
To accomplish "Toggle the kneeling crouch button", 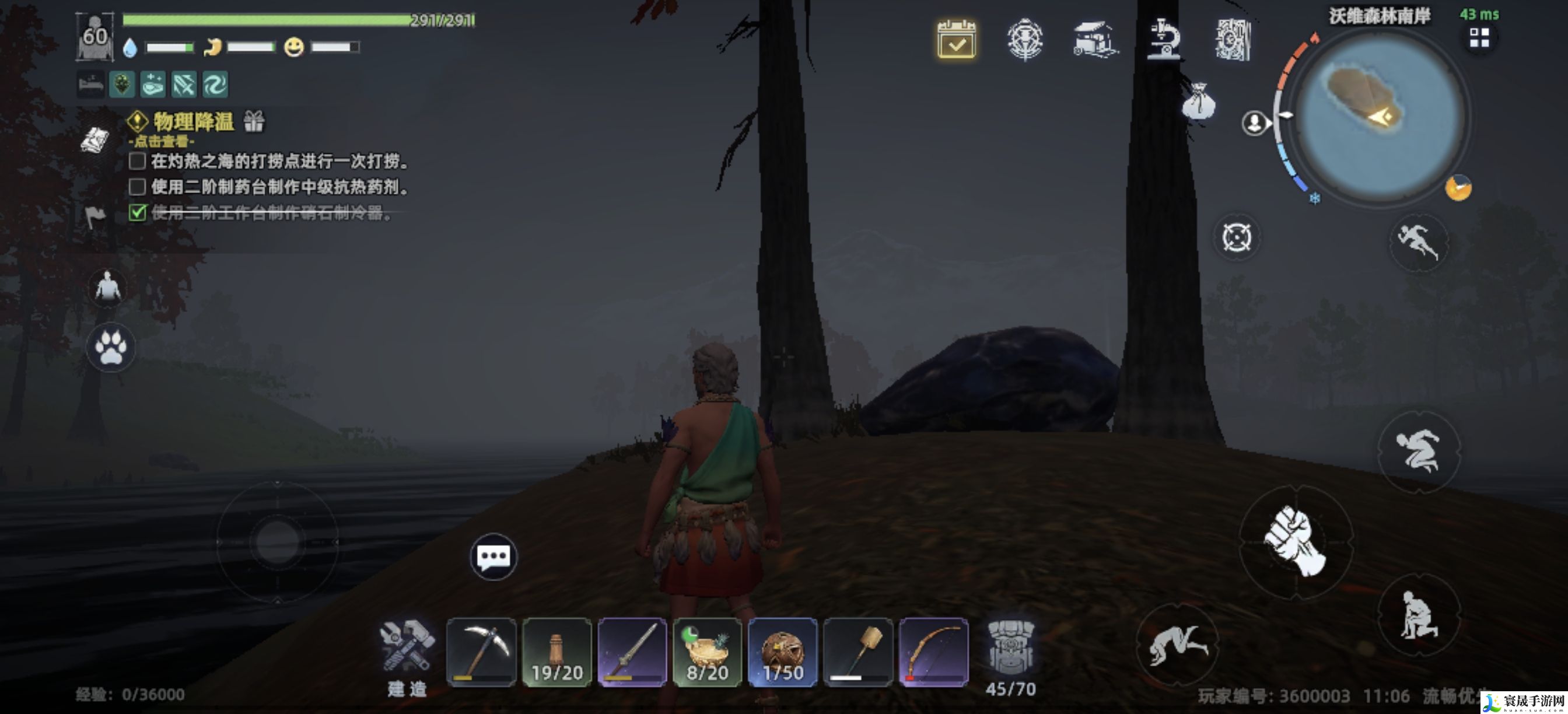I will pyautogui.click(x=1418, y=615).
